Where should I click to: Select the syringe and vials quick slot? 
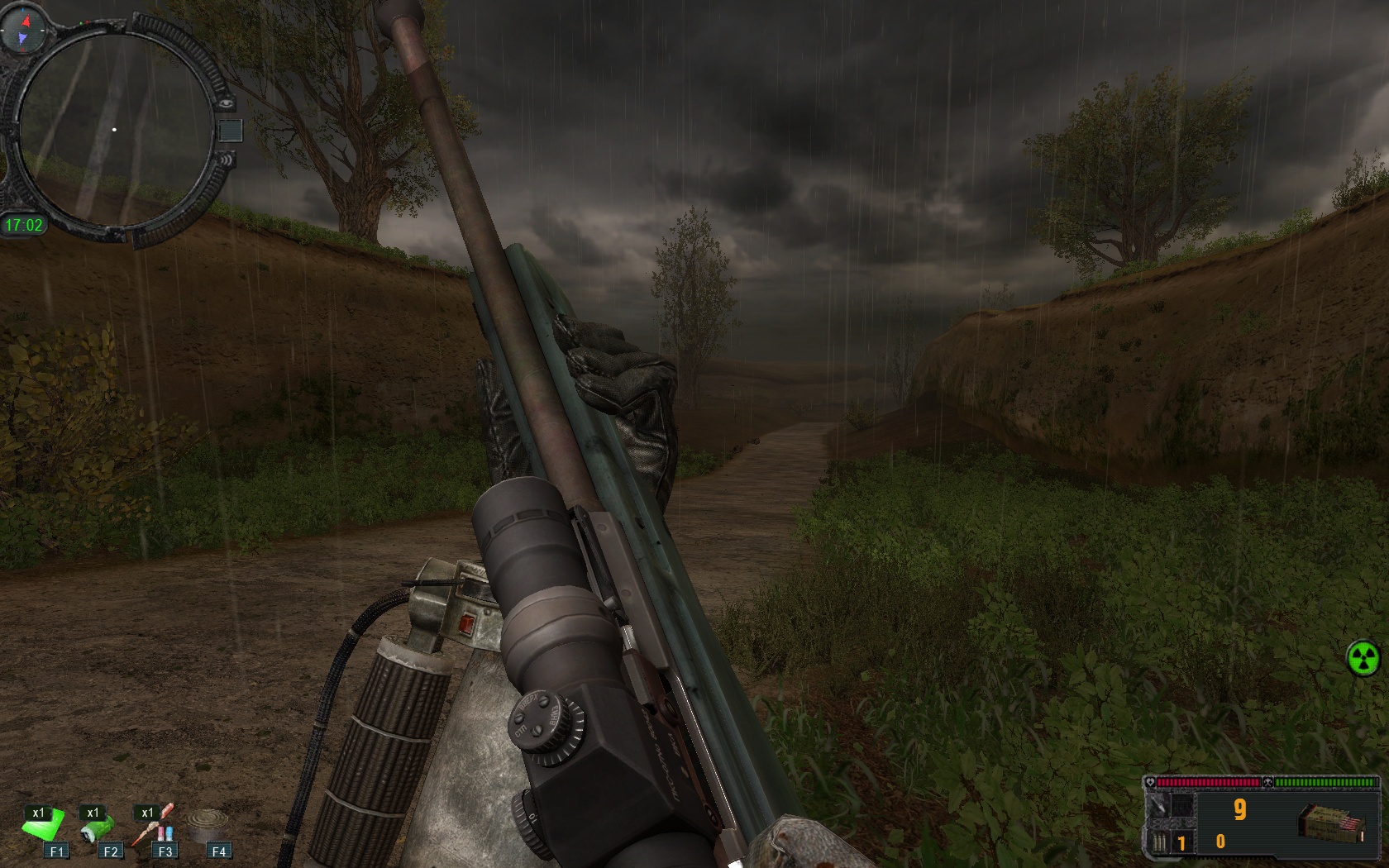[155, 827]
